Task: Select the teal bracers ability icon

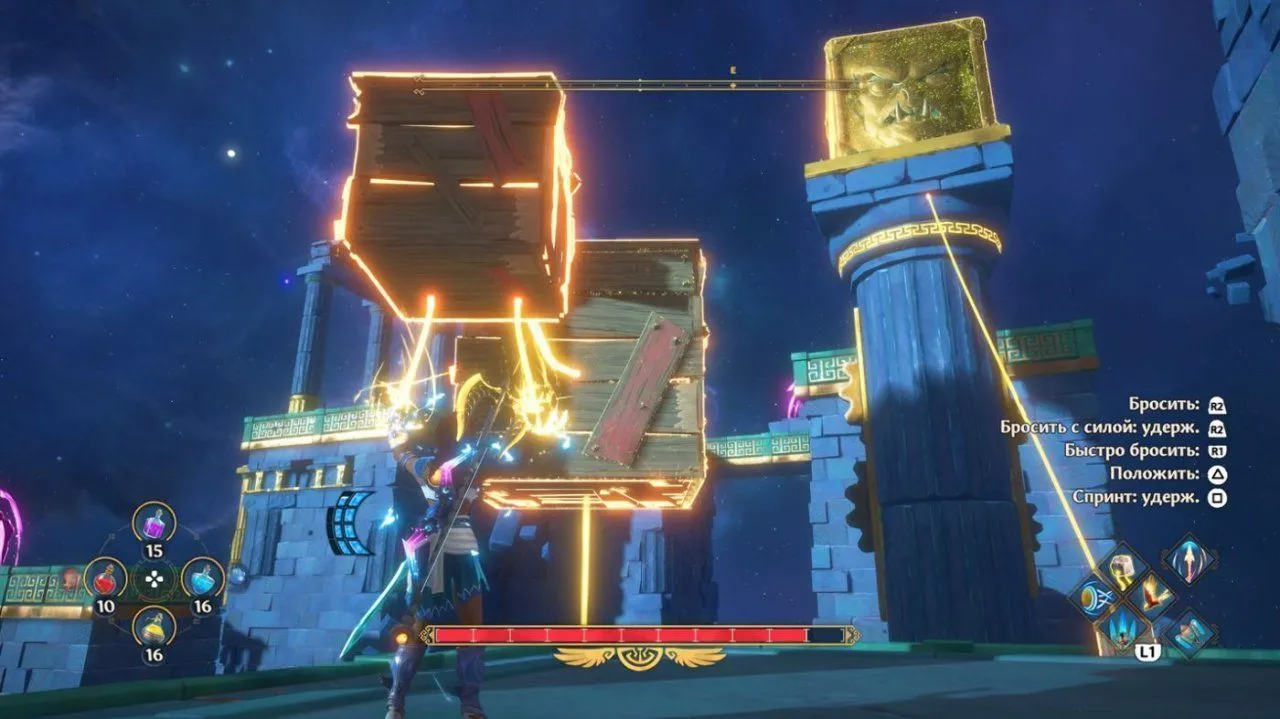Action: 1190,634
